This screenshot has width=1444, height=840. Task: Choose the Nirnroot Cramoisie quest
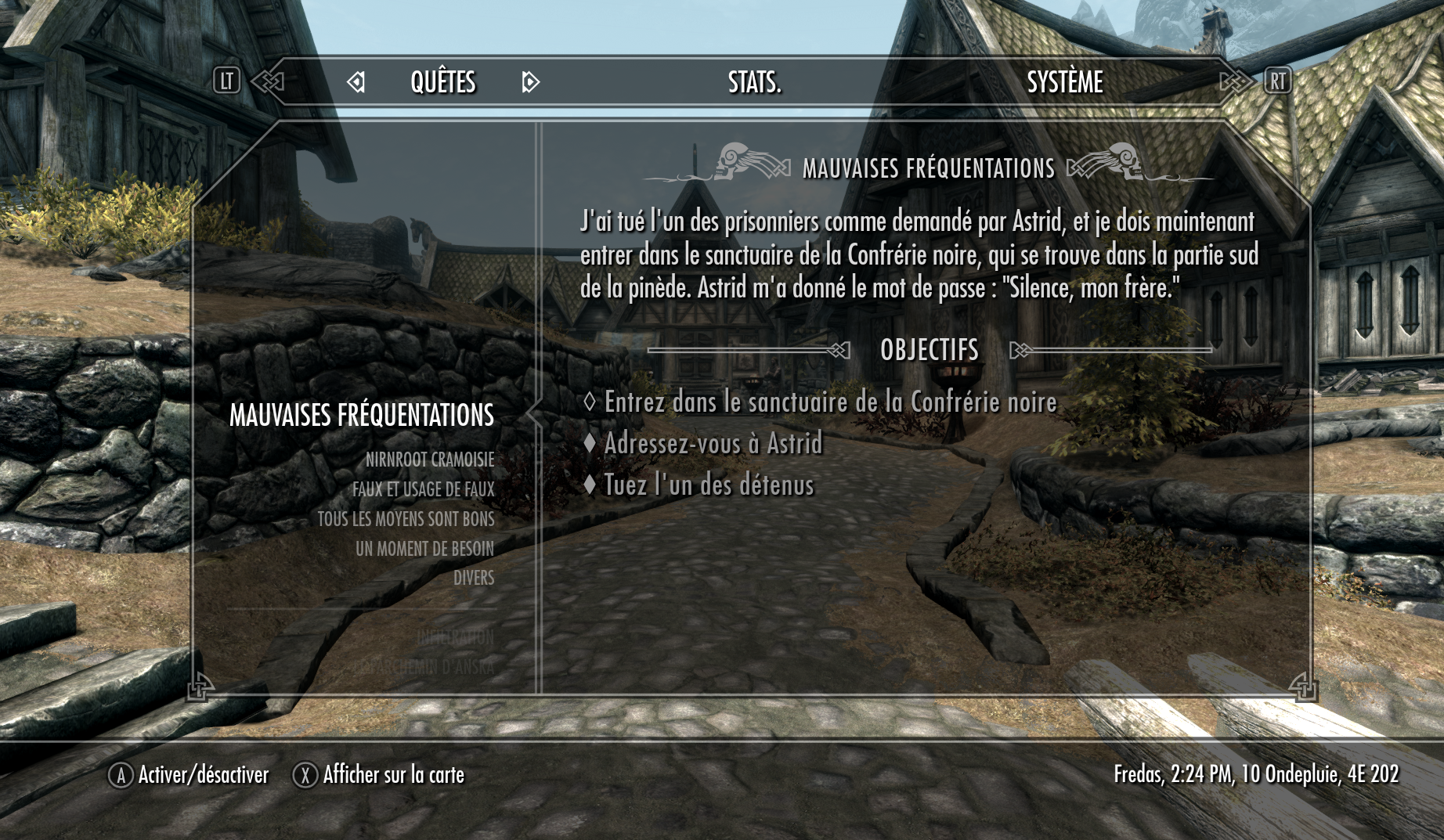tap(429, 460)
